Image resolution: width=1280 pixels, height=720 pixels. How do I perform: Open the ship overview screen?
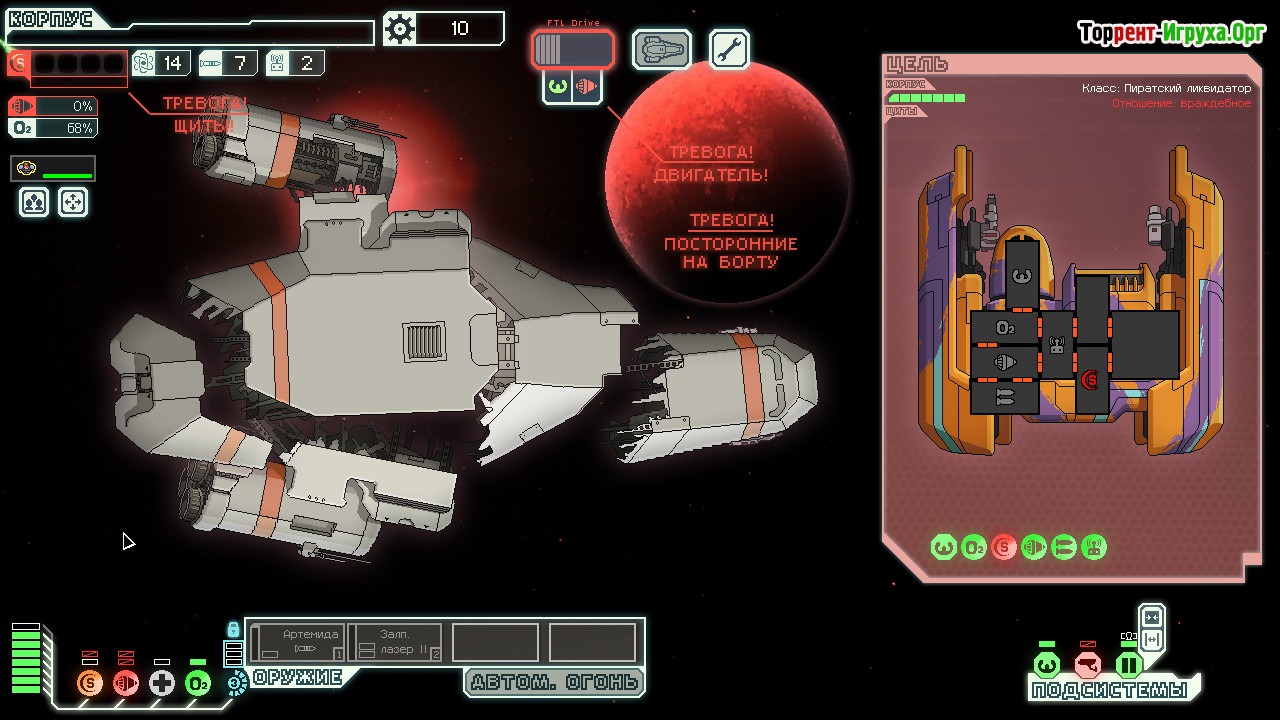click(661, 49)
